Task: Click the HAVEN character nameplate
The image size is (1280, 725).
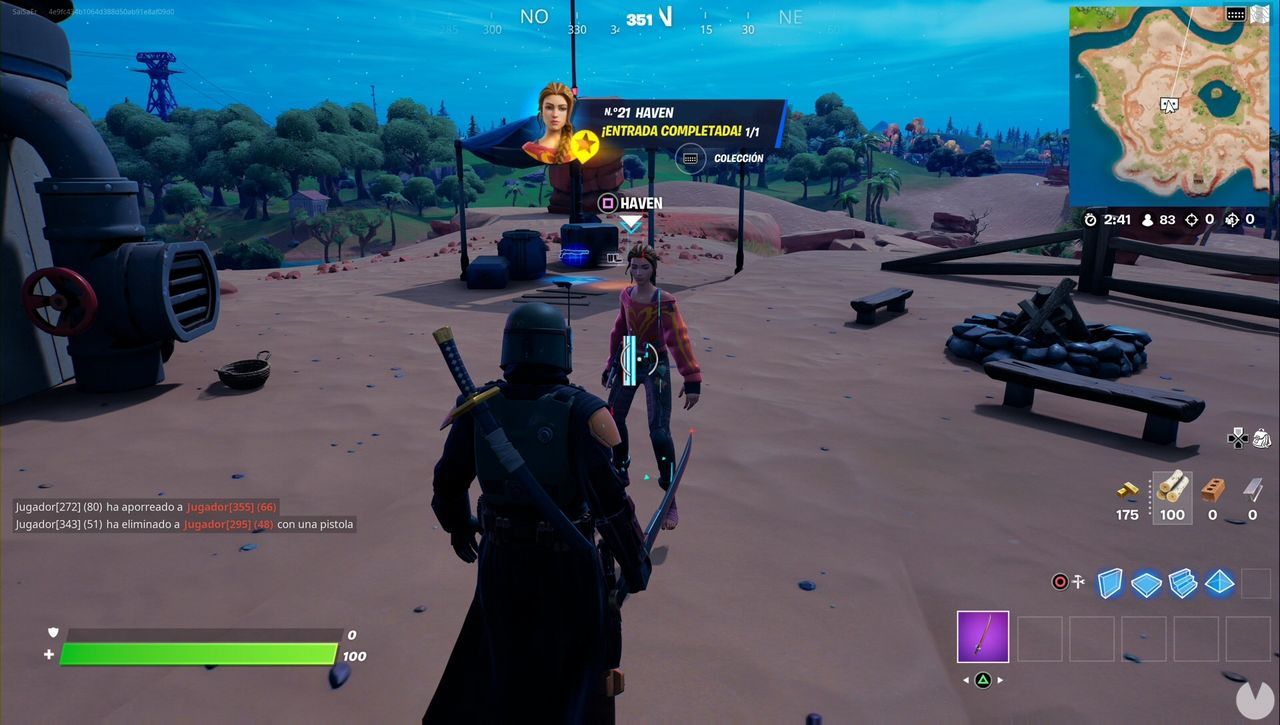Action: [633, 202]
